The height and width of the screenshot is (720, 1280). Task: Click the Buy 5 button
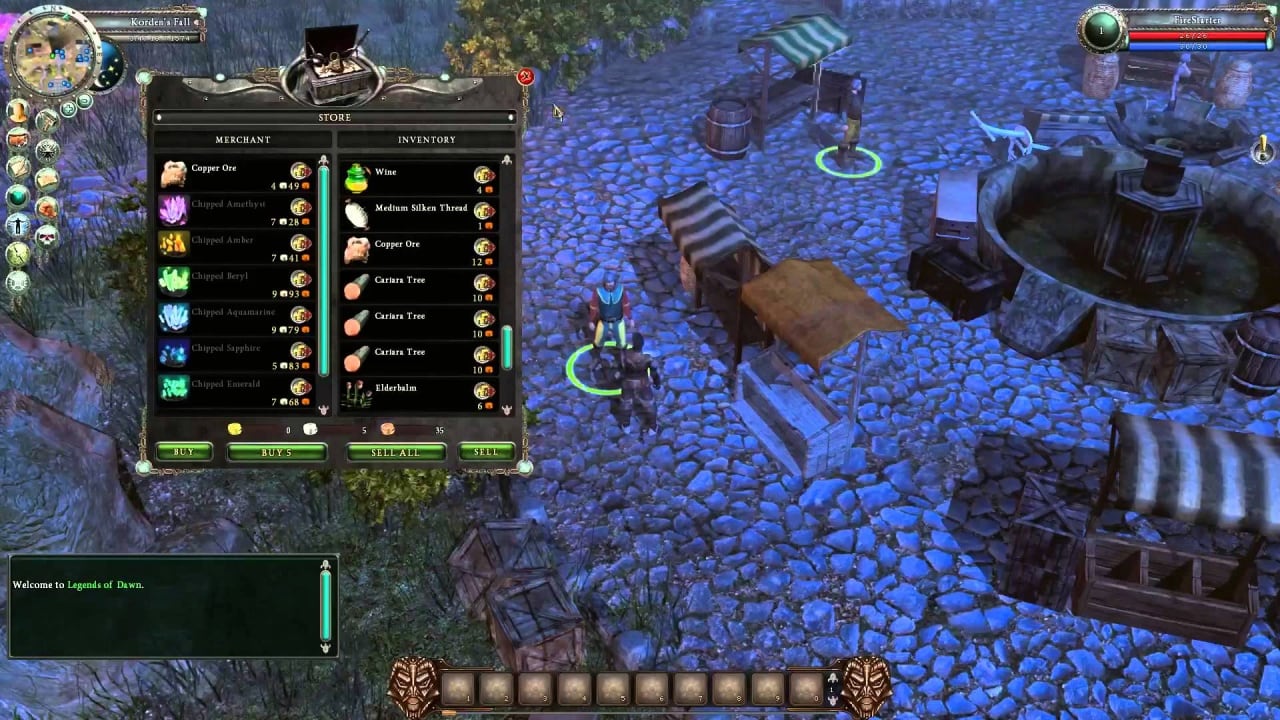pos(277,452)
